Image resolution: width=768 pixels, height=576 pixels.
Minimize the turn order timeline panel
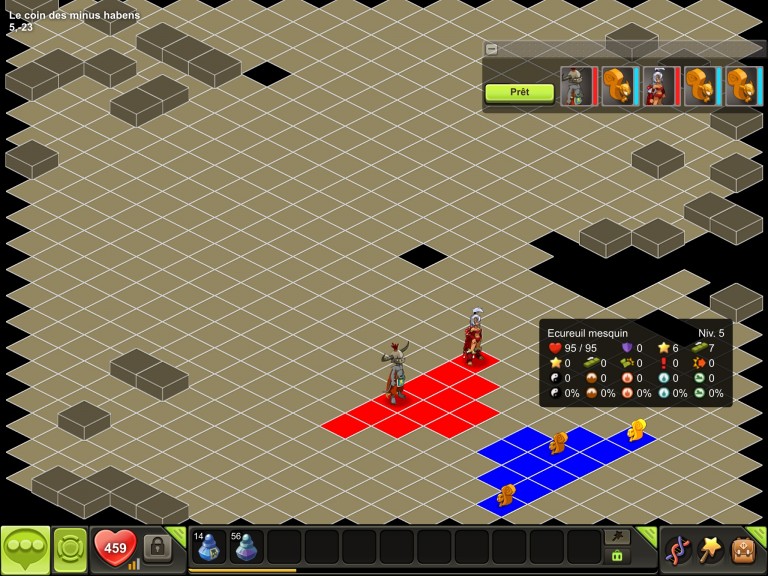click(x=491, y=48)
